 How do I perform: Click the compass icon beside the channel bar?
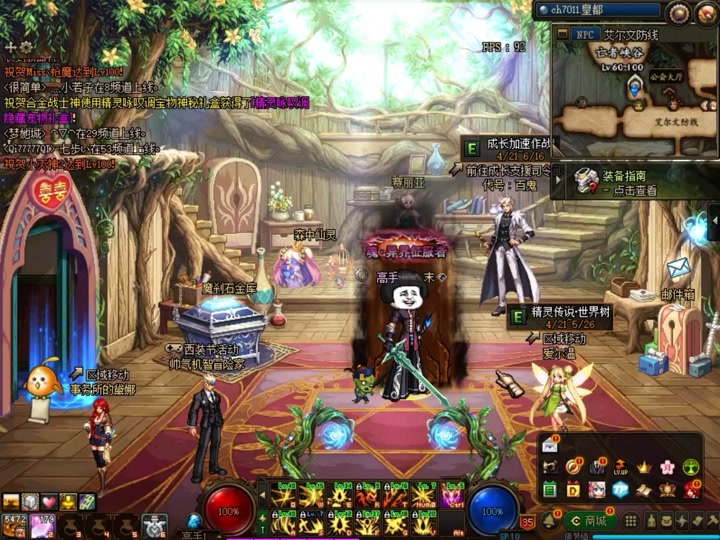pos(679,12)
